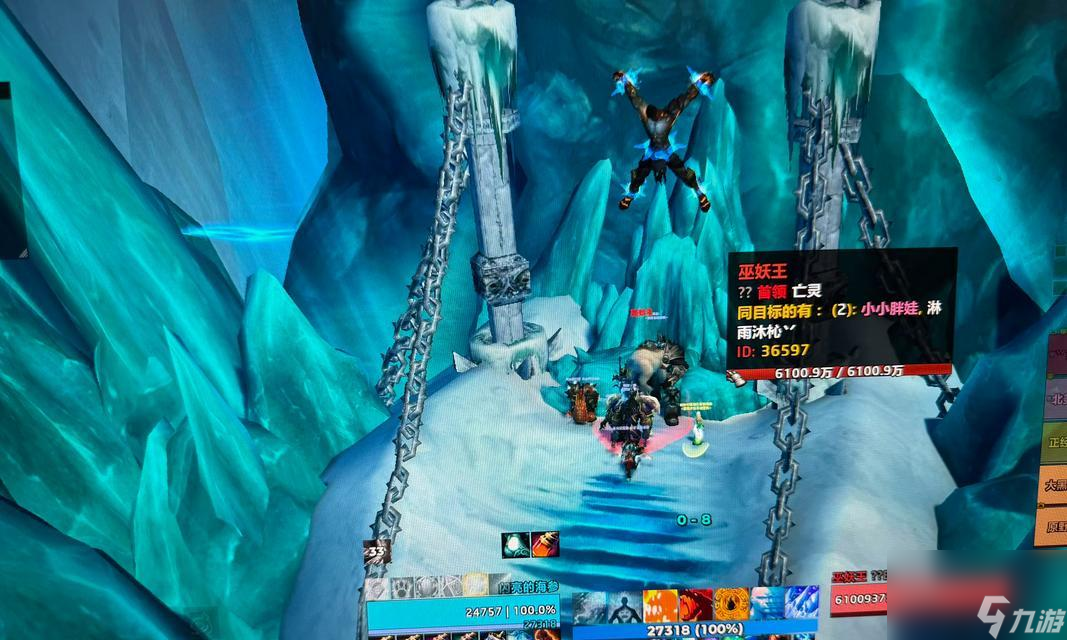1067x640 pixels.
Task: Activate the icy face ability icon
Action: [x=767, y=605]
